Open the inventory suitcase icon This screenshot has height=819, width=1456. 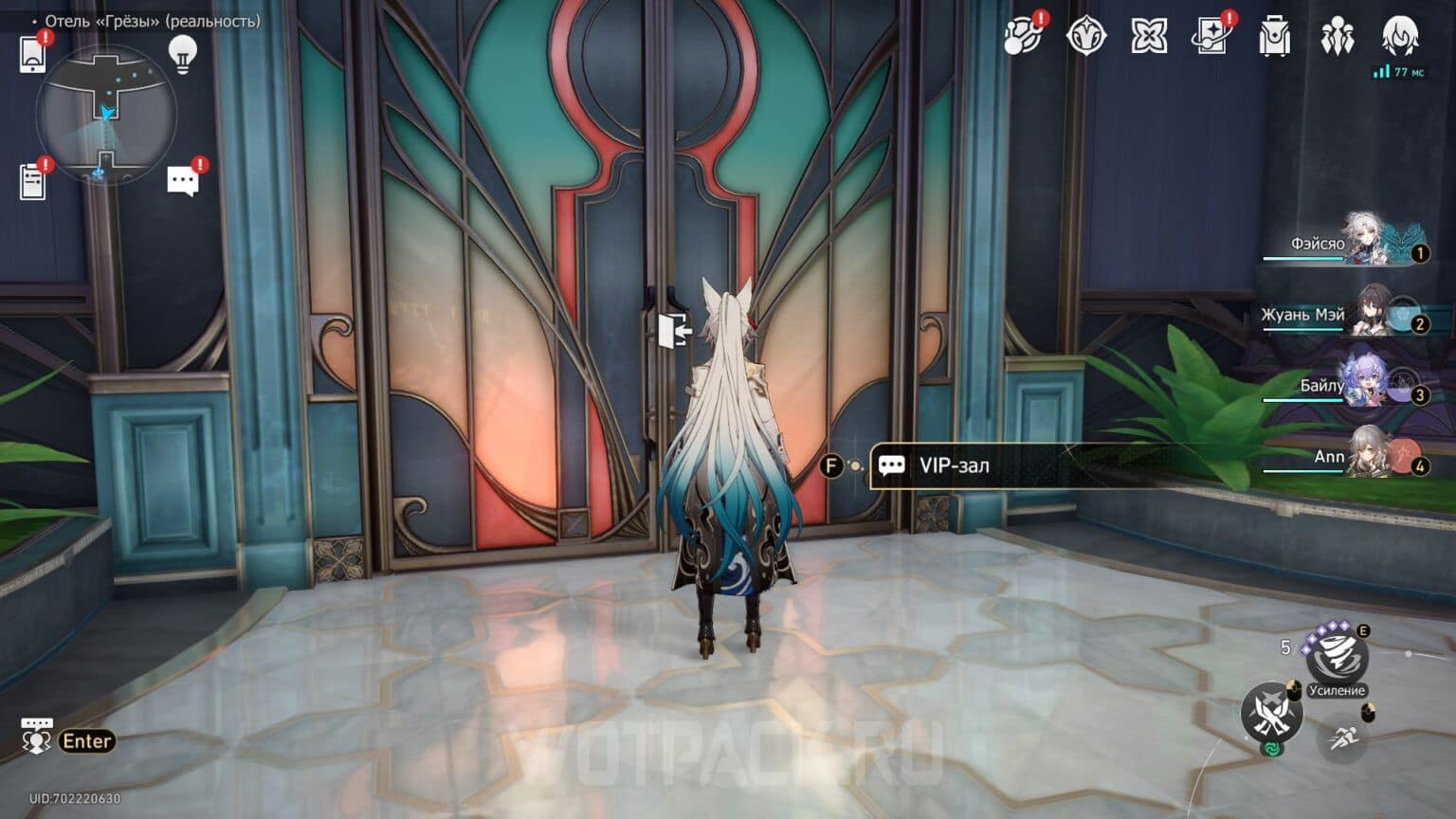coord(1275,36)
